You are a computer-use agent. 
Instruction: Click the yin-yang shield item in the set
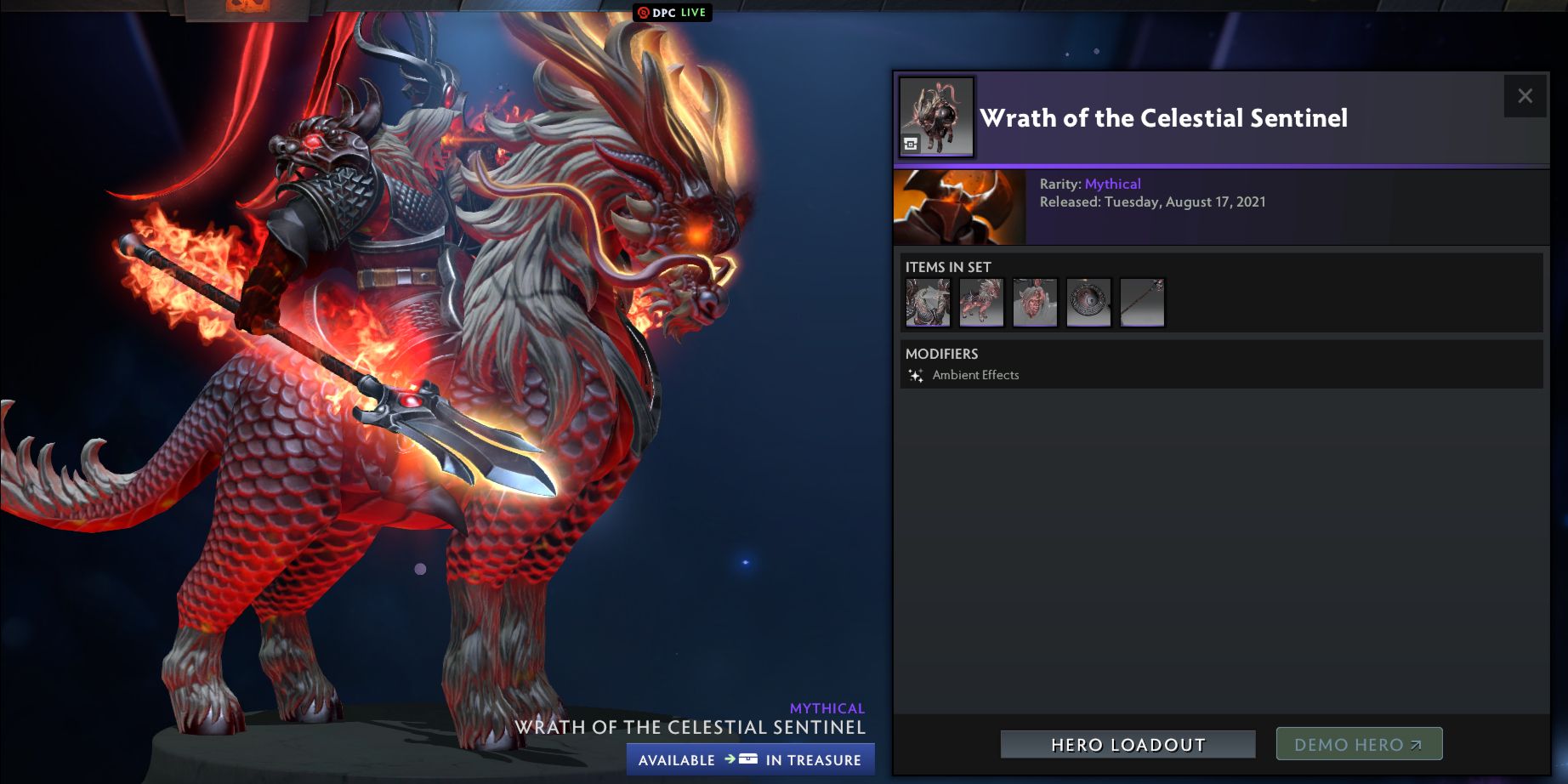(x=1088, y=302)
